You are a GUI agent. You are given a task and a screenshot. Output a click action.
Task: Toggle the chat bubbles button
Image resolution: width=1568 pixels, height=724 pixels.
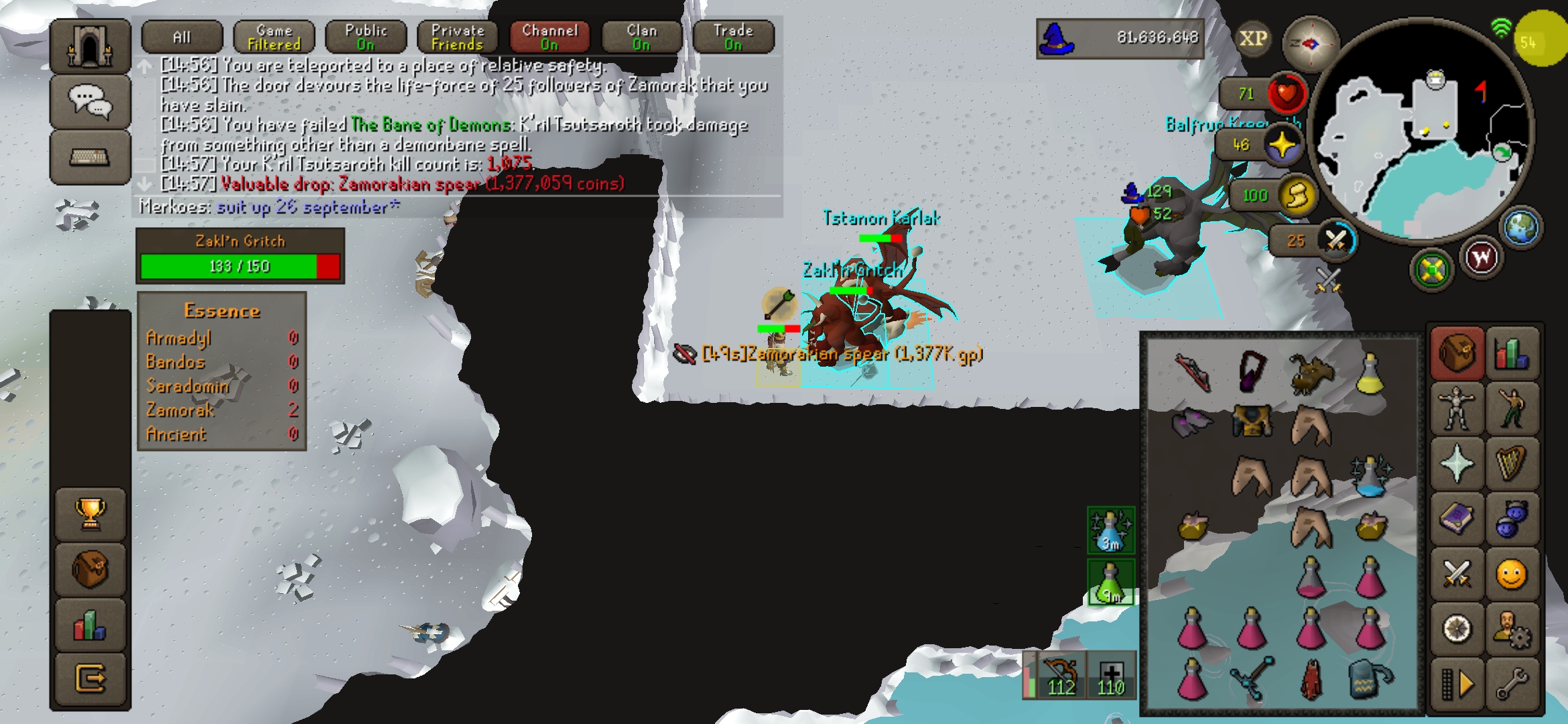tap(90, 102)
